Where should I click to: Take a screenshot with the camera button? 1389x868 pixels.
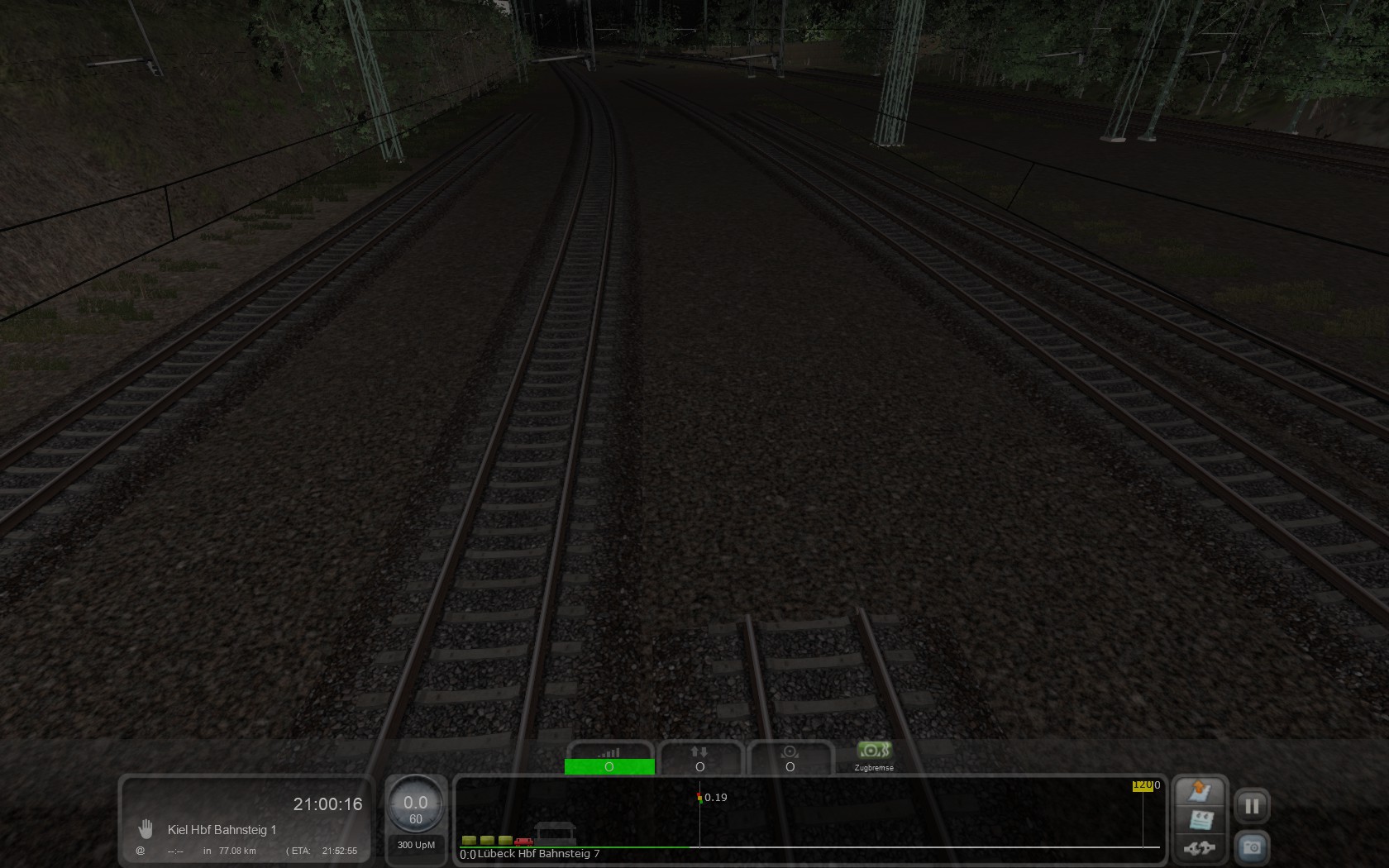1252,847
